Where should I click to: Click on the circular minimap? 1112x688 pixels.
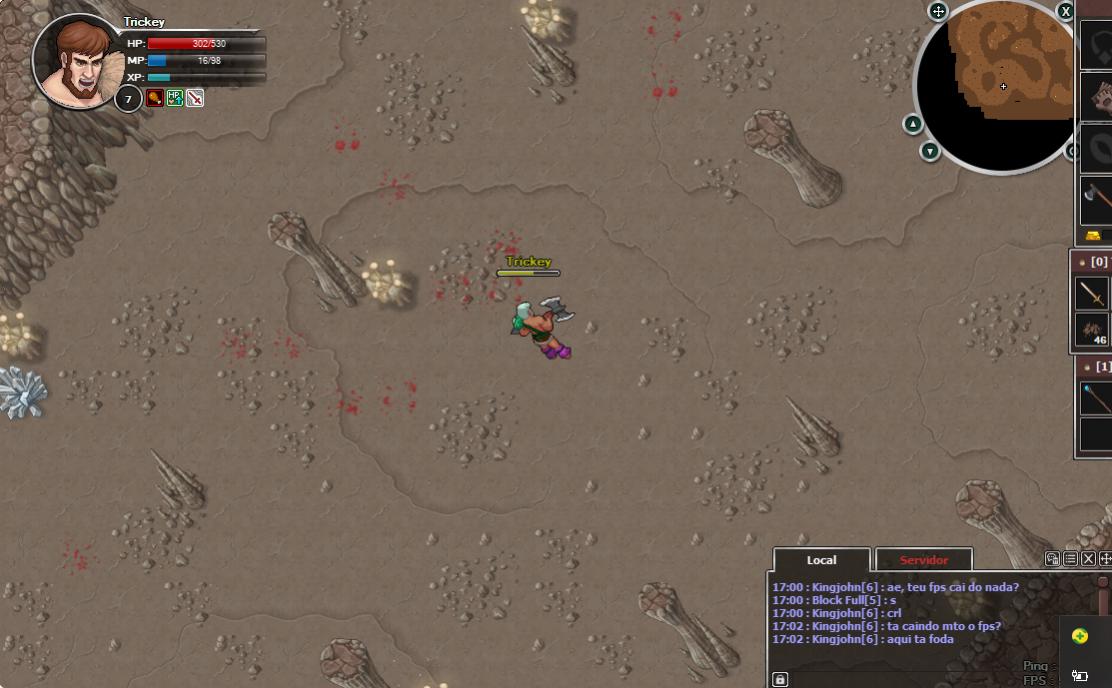click(x=1000, y=85)
